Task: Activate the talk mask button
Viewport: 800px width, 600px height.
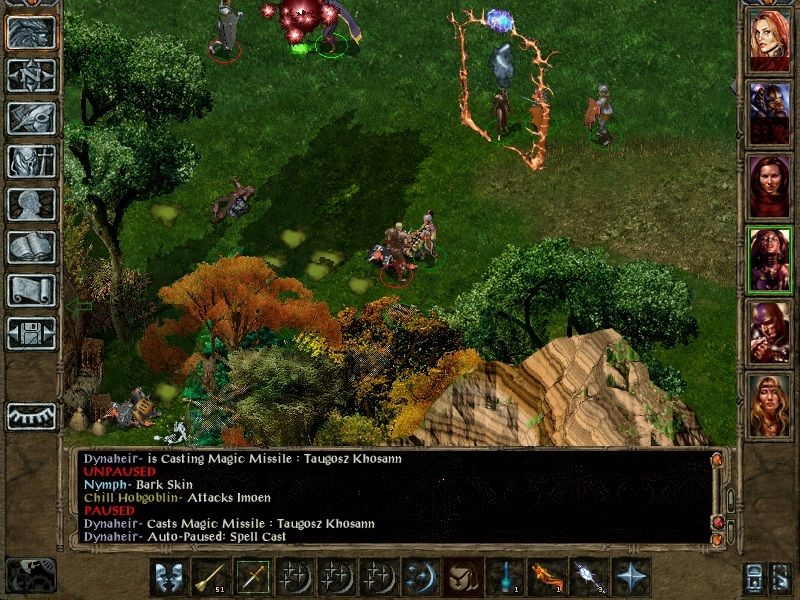Action: [x=168, y=578]
